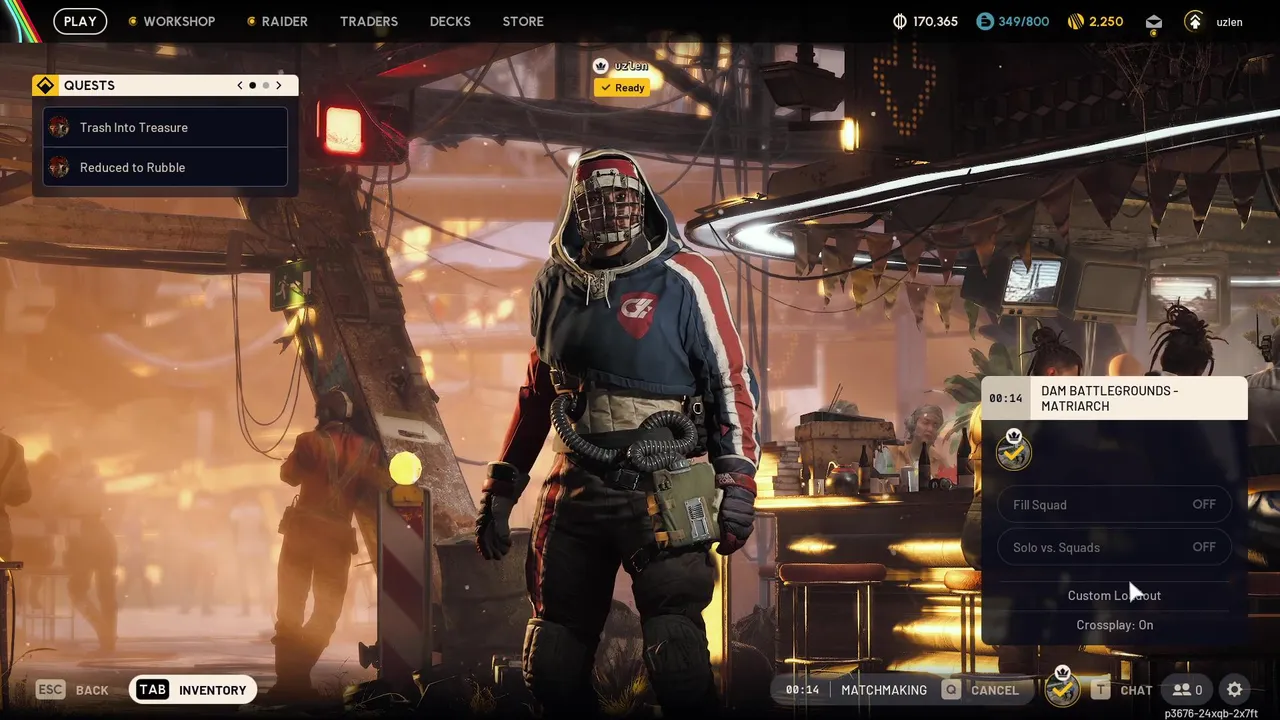This screenshot has width=1280, height=720.
Task: Change the Crossplay setting
Action: pos(1114,625)
